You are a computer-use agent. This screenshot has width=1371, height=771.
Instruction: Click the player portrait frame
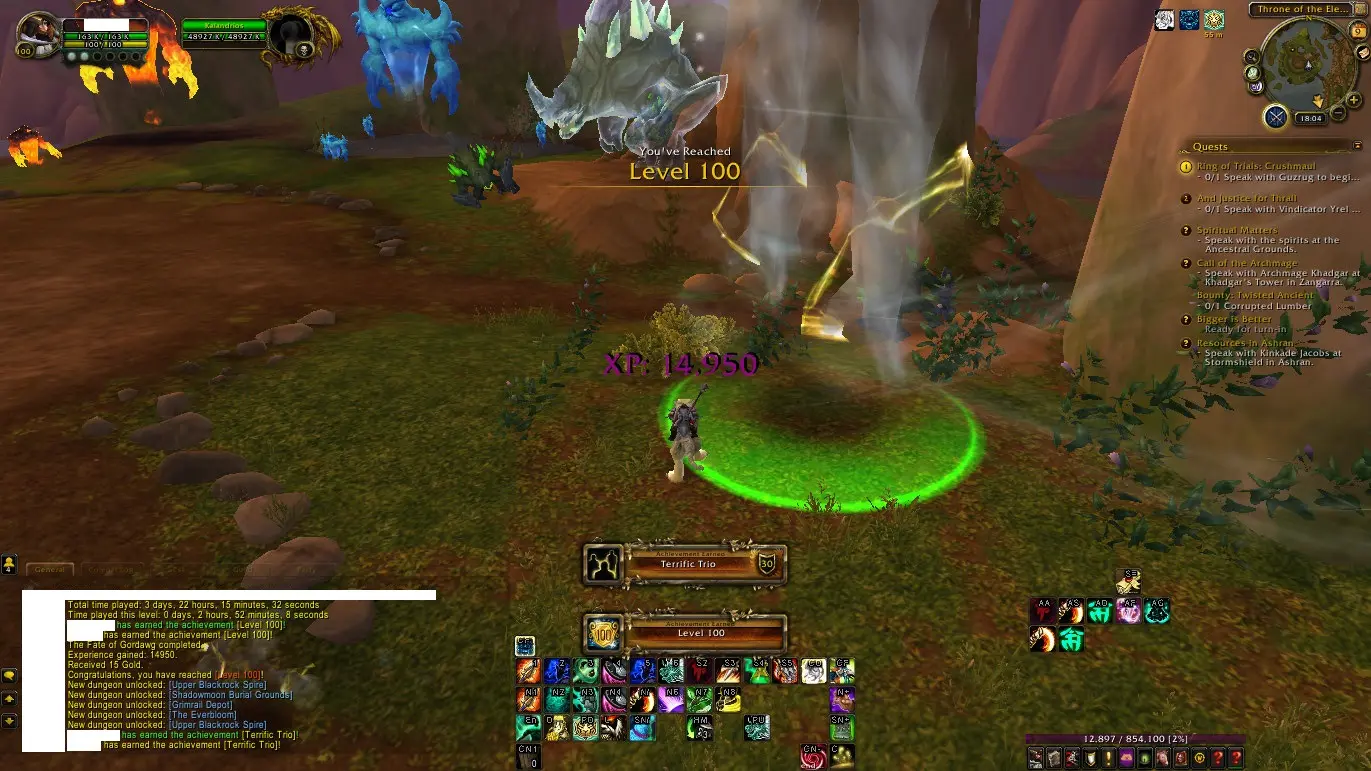(38, 36)
